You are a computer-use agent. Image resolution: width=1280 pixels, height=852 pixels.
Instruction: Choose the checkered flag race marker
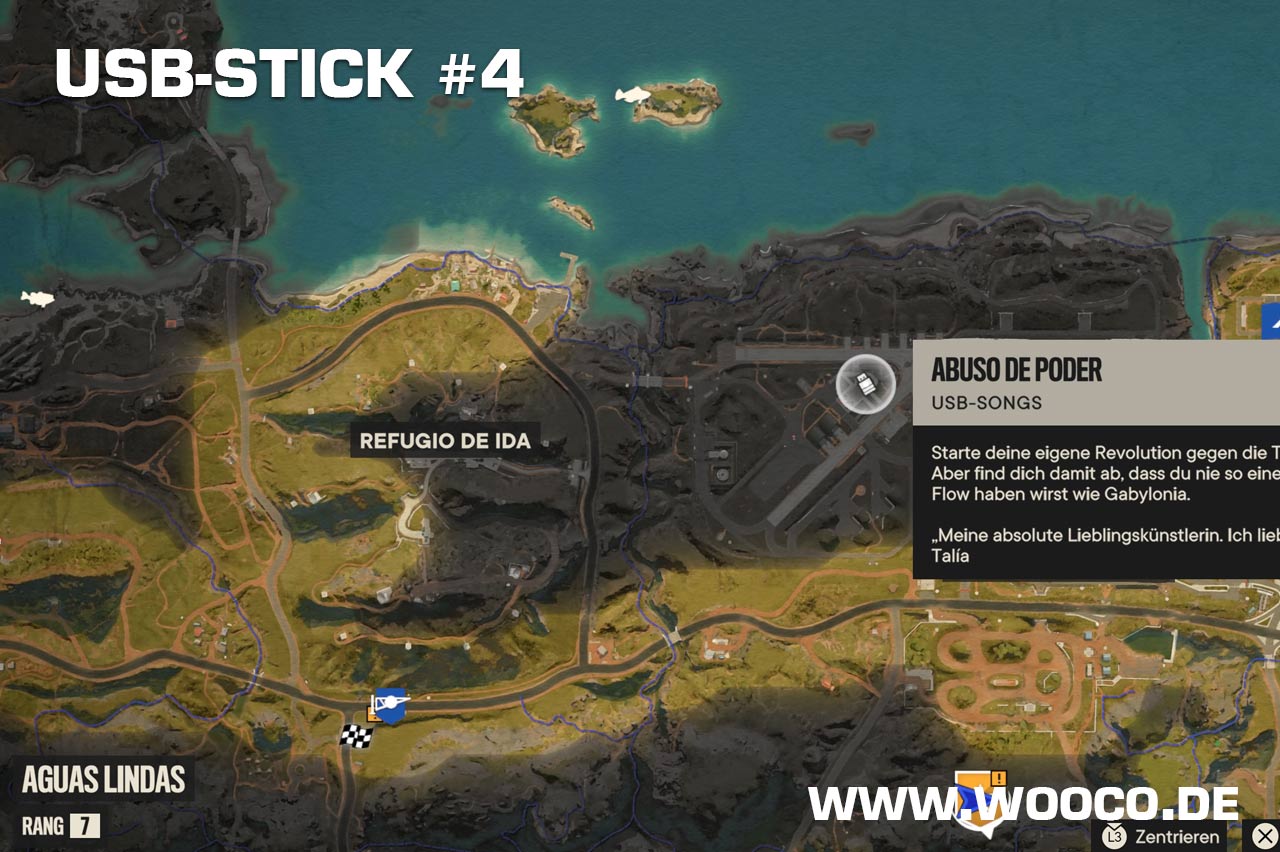click(356, 736)
